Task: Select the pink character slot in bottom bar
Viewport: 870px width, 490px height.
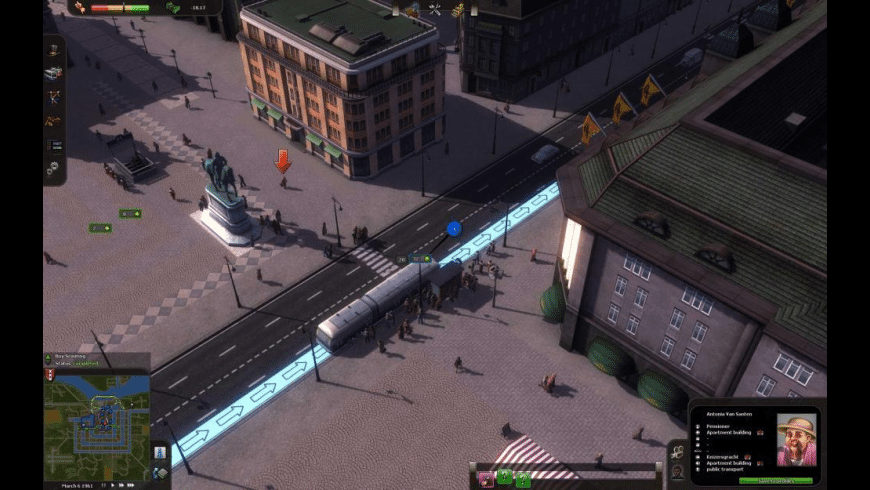Action: 486,478
